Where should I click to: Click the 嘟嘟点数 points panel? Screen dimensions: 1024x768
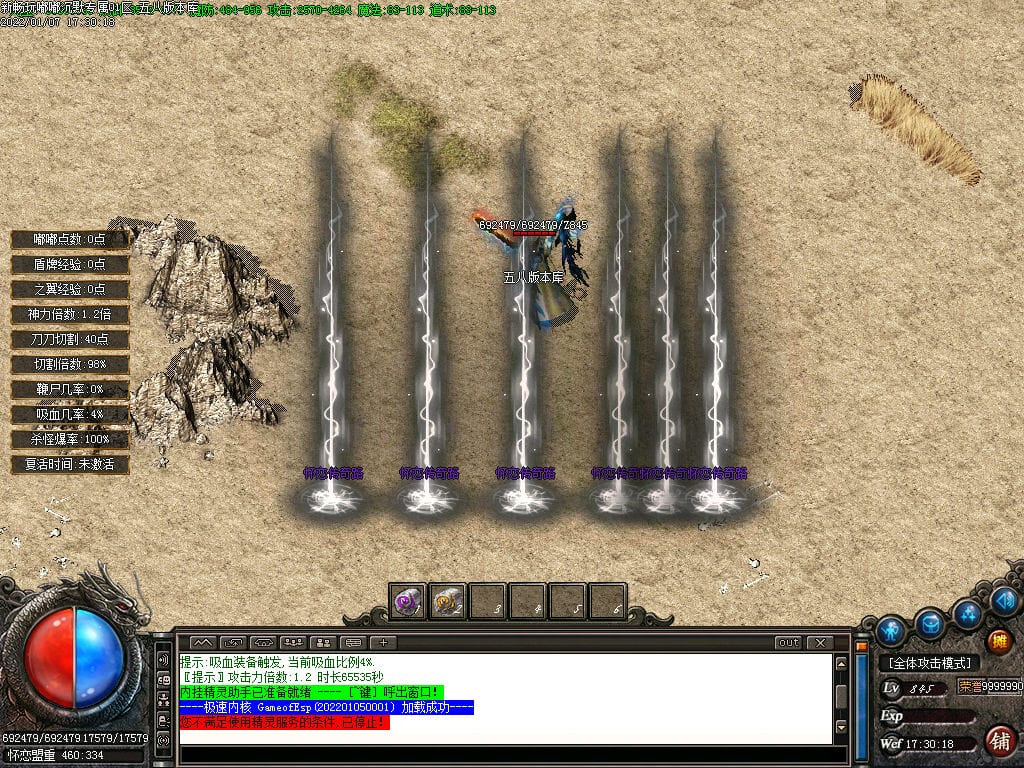70,239
